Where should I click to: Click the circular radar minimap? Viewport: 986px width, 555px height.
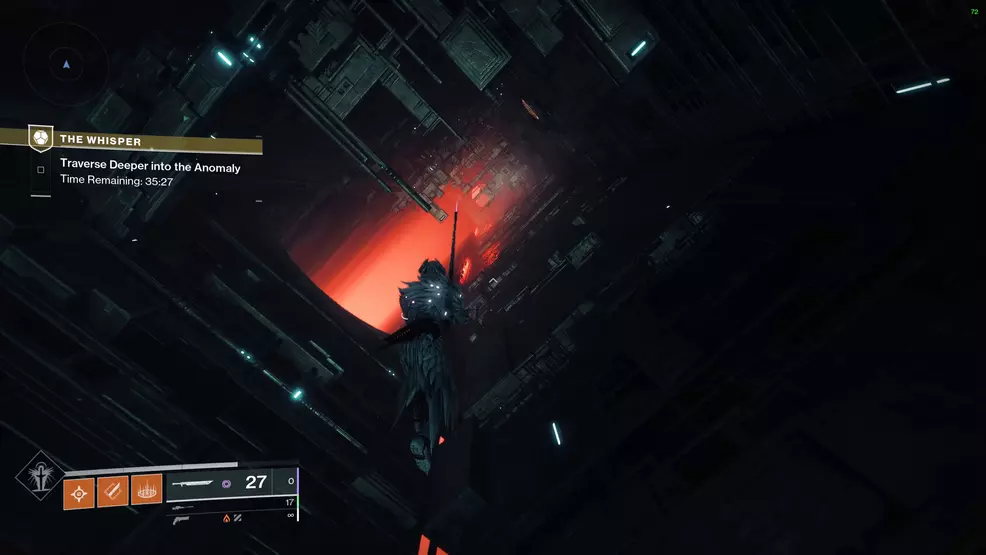tap(66, 64)
